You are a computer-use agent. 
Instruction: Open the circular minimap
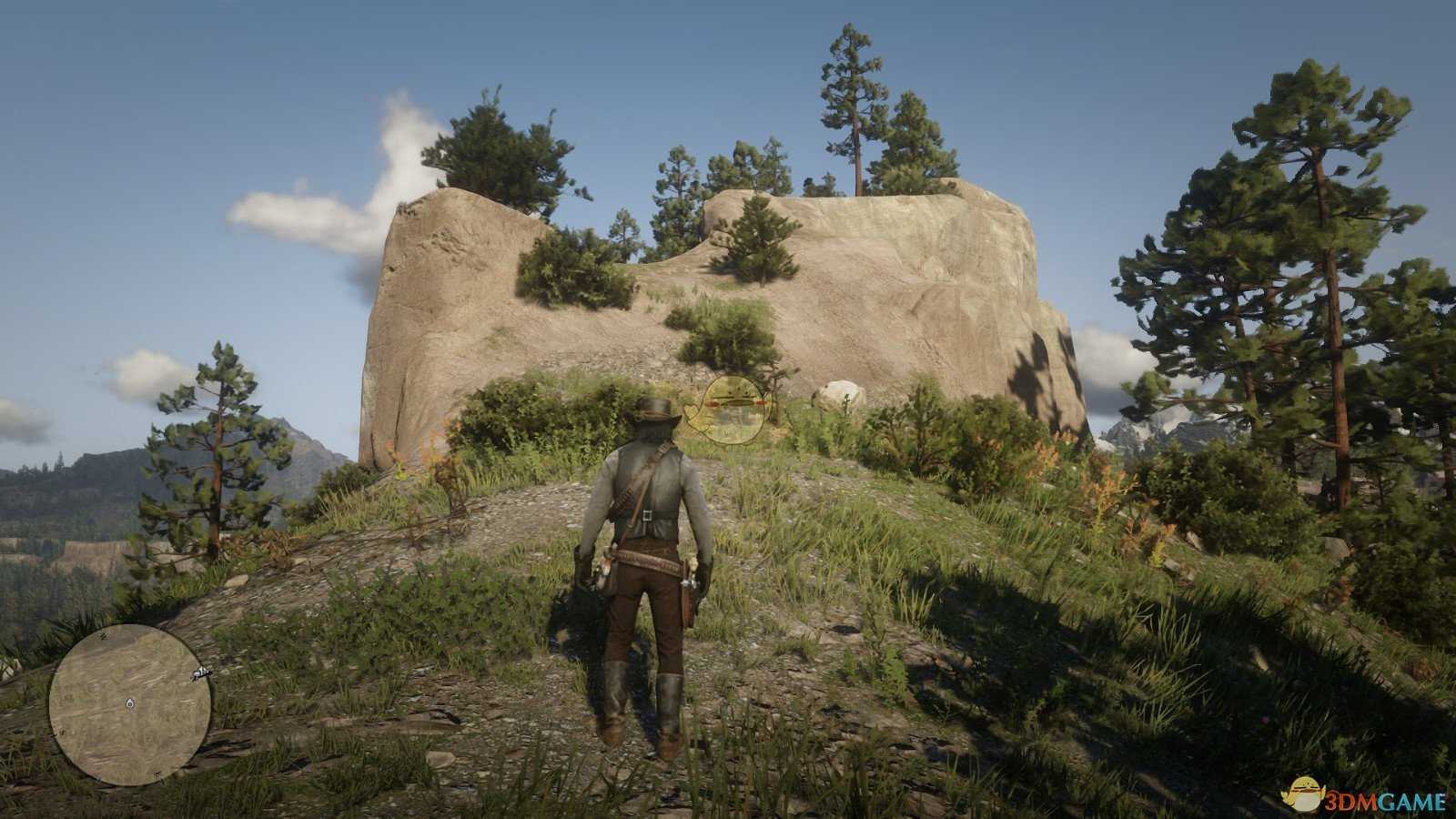coord(130,703)
